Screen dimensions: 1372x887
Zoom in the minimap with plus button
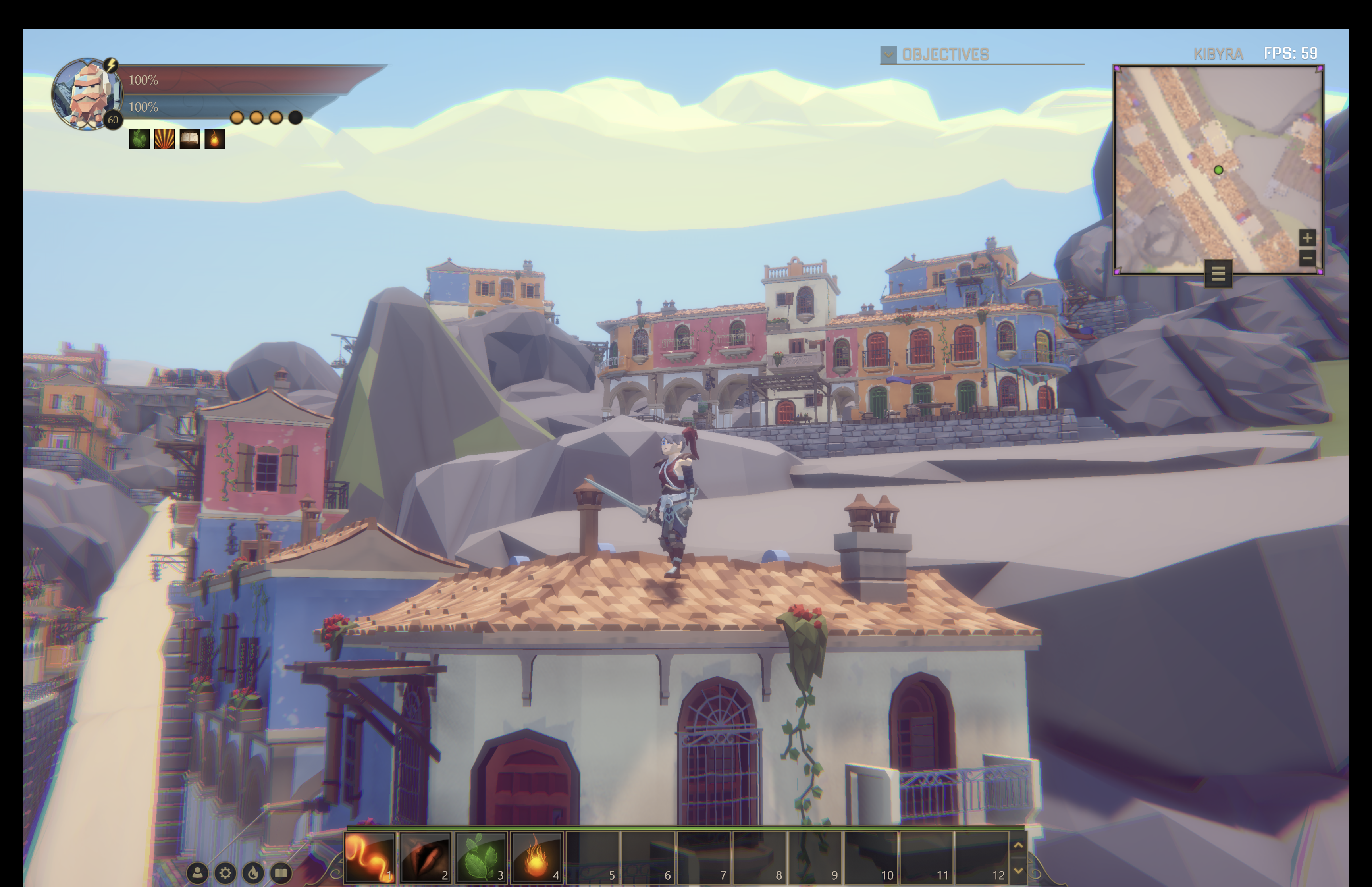(1307, 237)
